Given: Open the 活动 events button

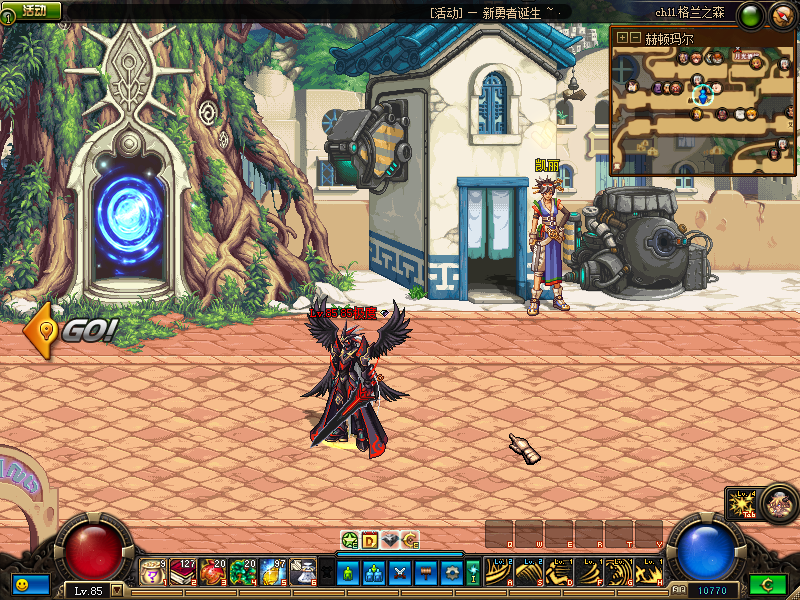Looking at the screenshot, I should (34, 10).
